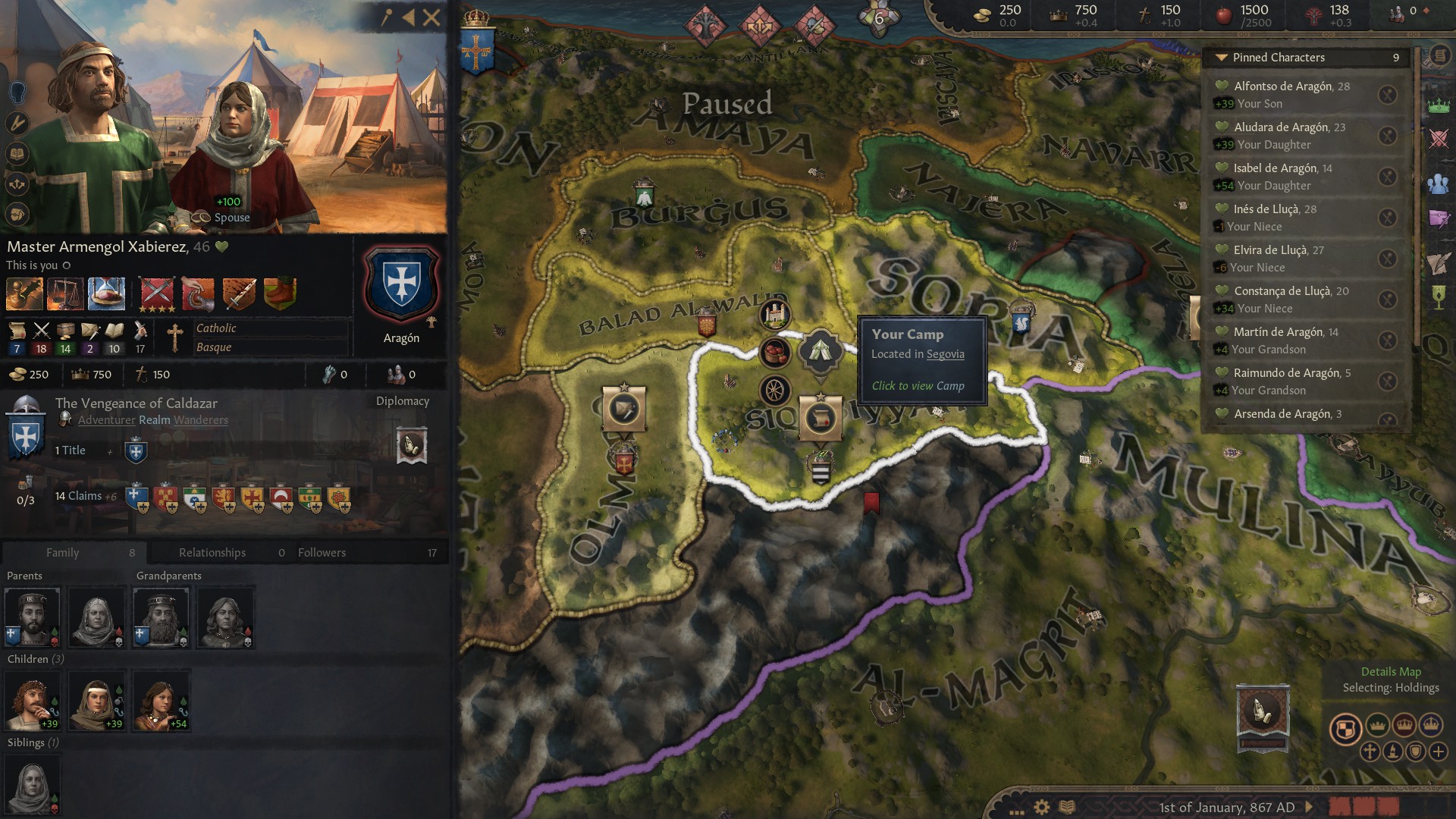Go back to previous character
This screenshot has width=1456, height=819.
[409, 17]
